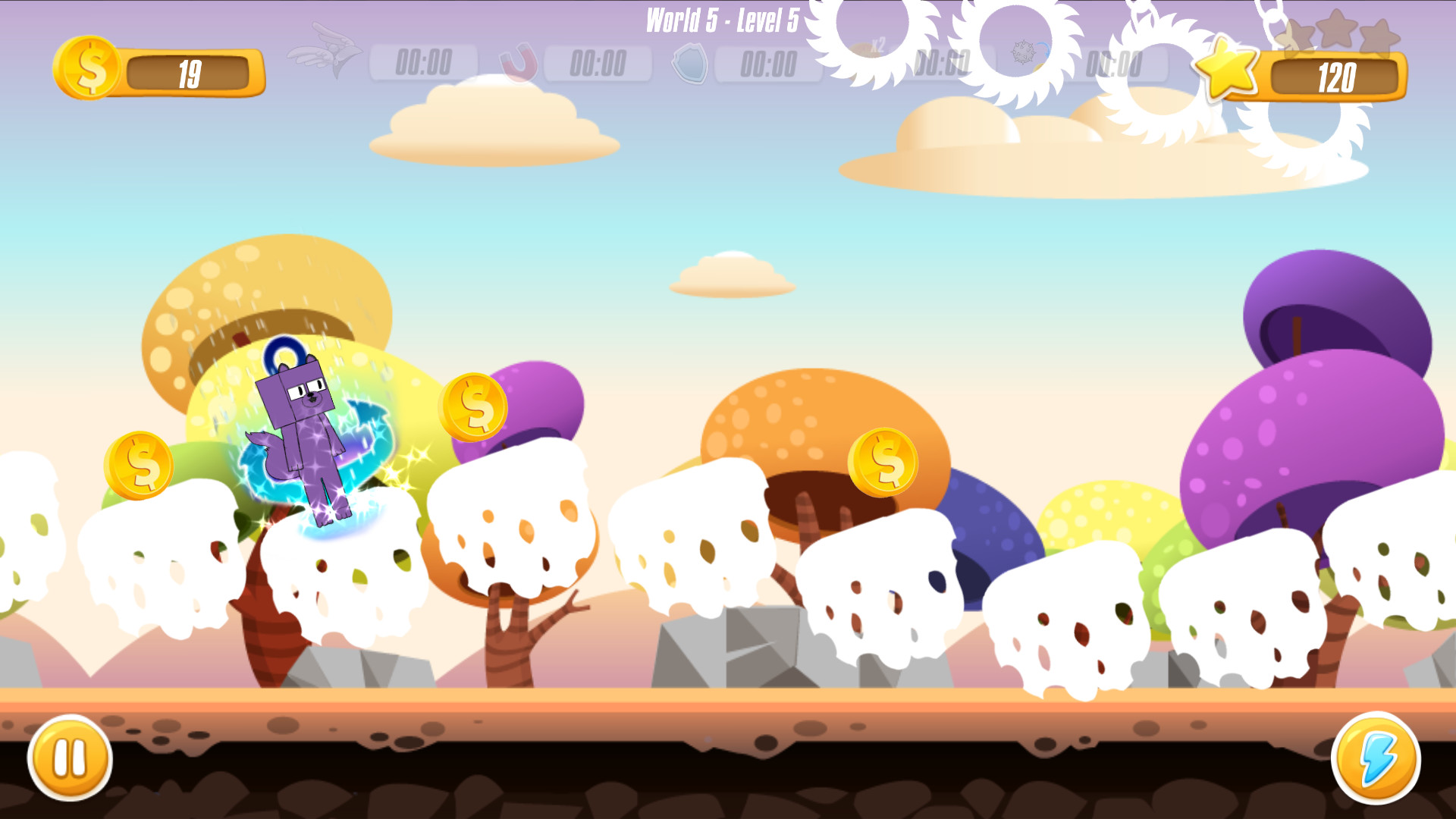Viewport: 1456px width, 819px height.
Task: Click the rightmost faded star above score
Action: pyautogui.click(x=1381, y=36)
